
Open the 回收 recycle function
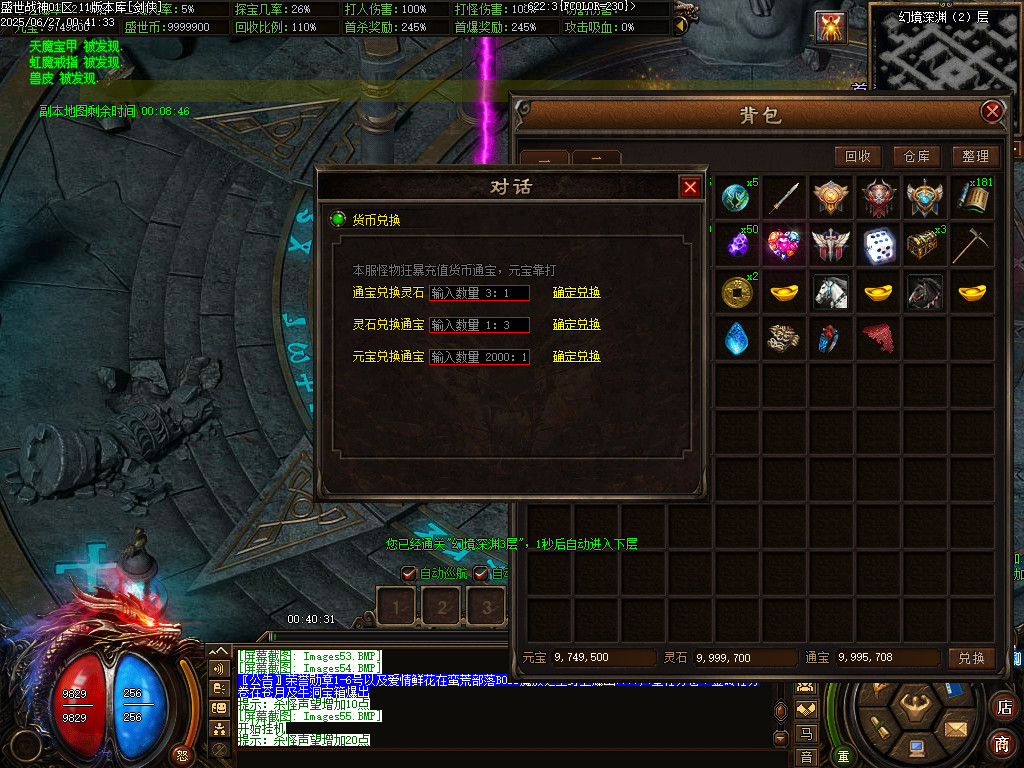[x=859, y=156]
